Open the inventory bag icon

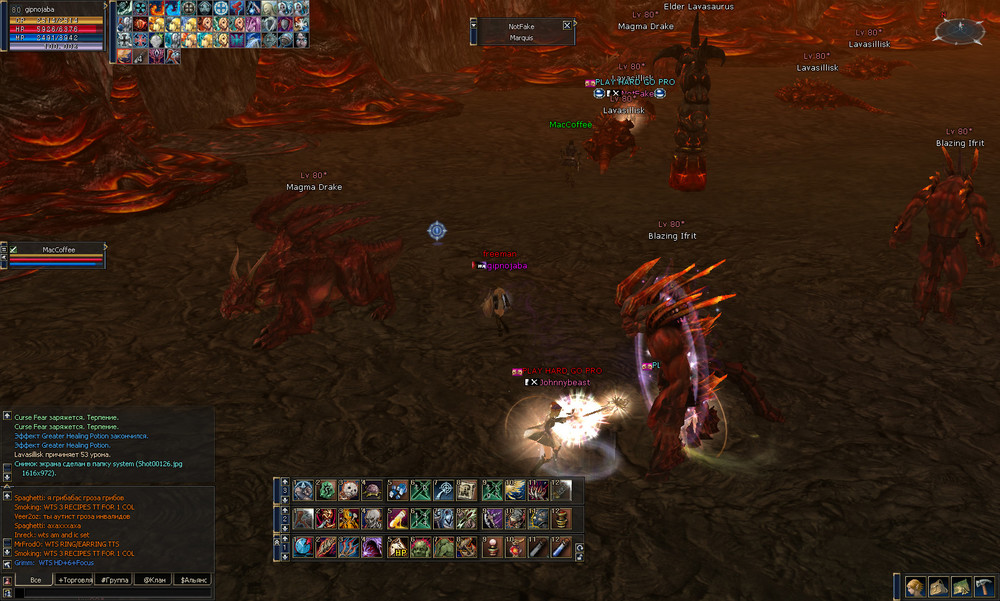(937, 587)
